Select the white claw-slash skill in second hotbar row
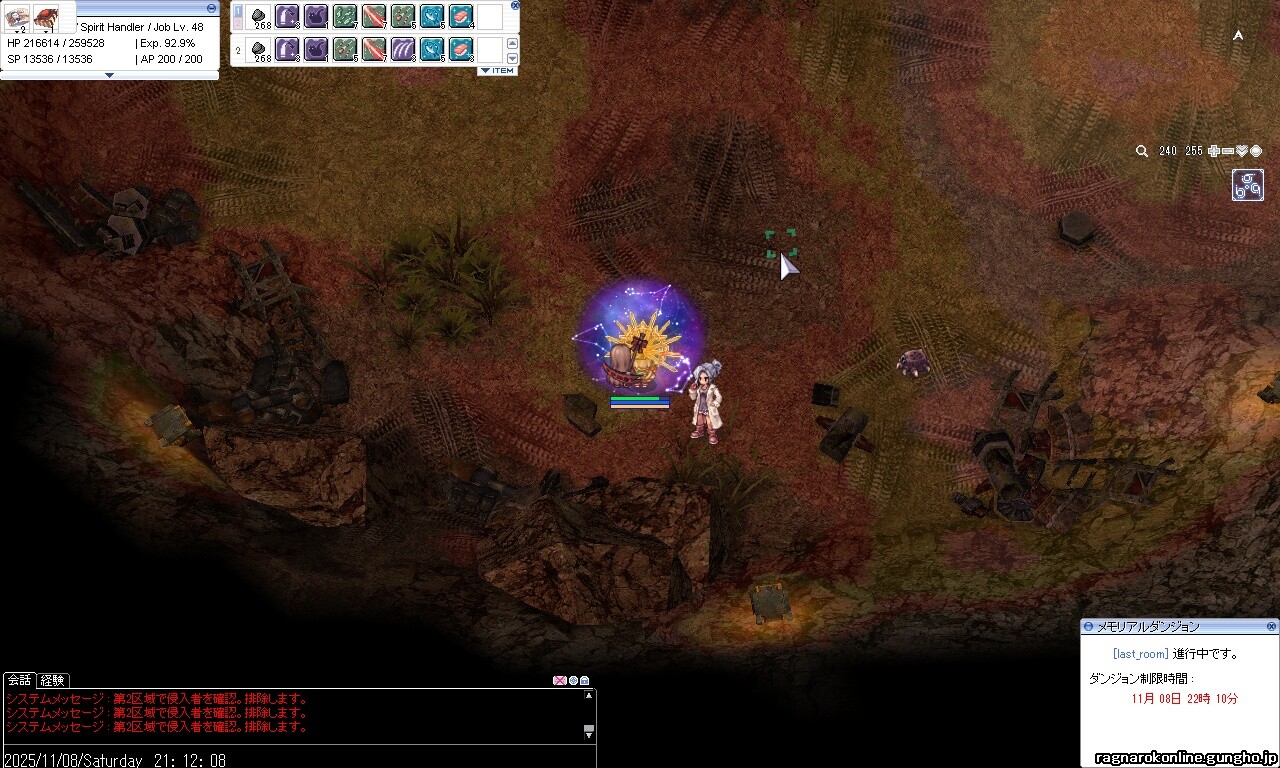 point(403,49)
